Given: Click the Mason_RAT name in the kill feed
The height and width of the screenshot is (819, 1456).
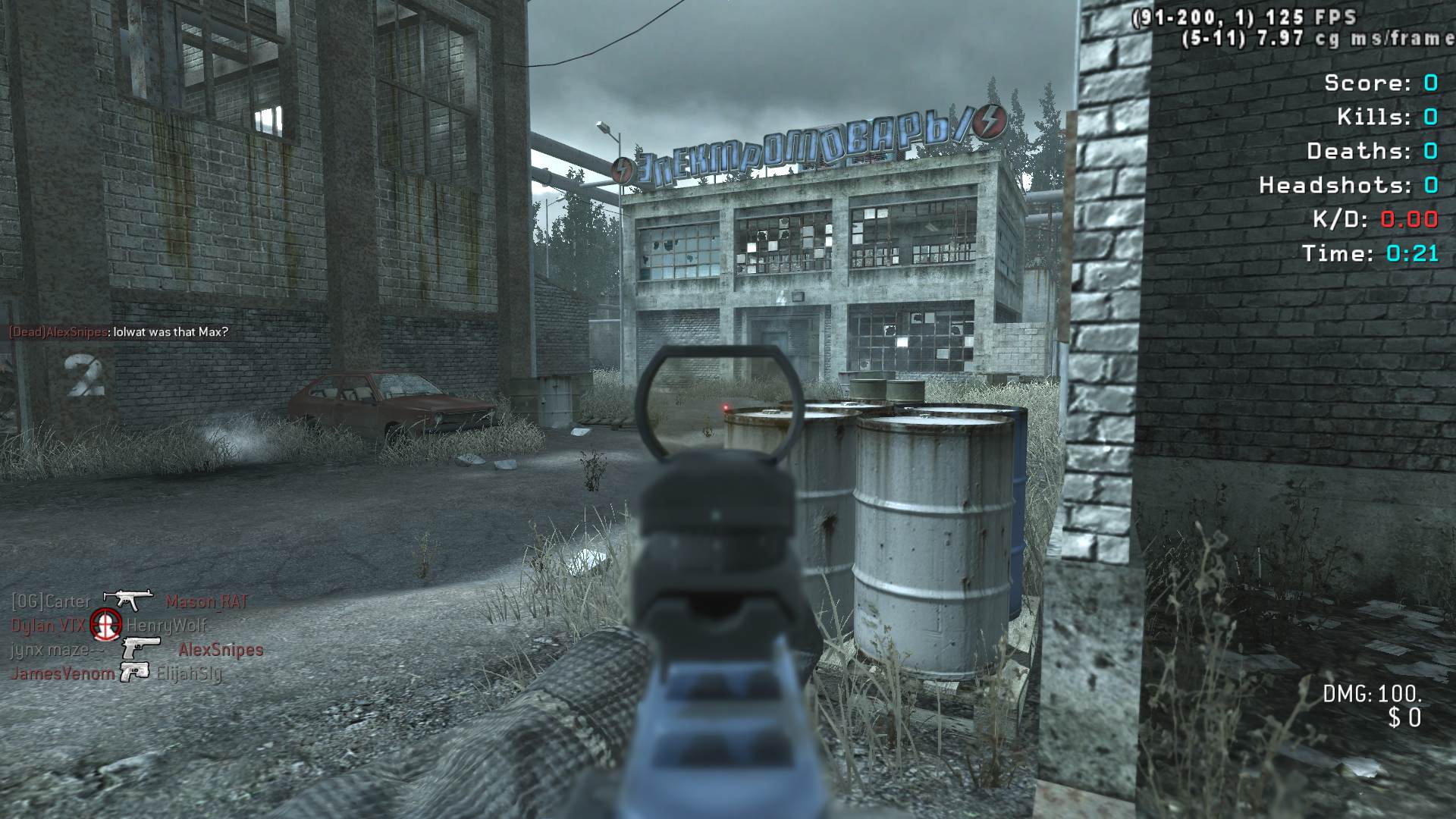Looking at the screenshot, I should click(206, 602).
